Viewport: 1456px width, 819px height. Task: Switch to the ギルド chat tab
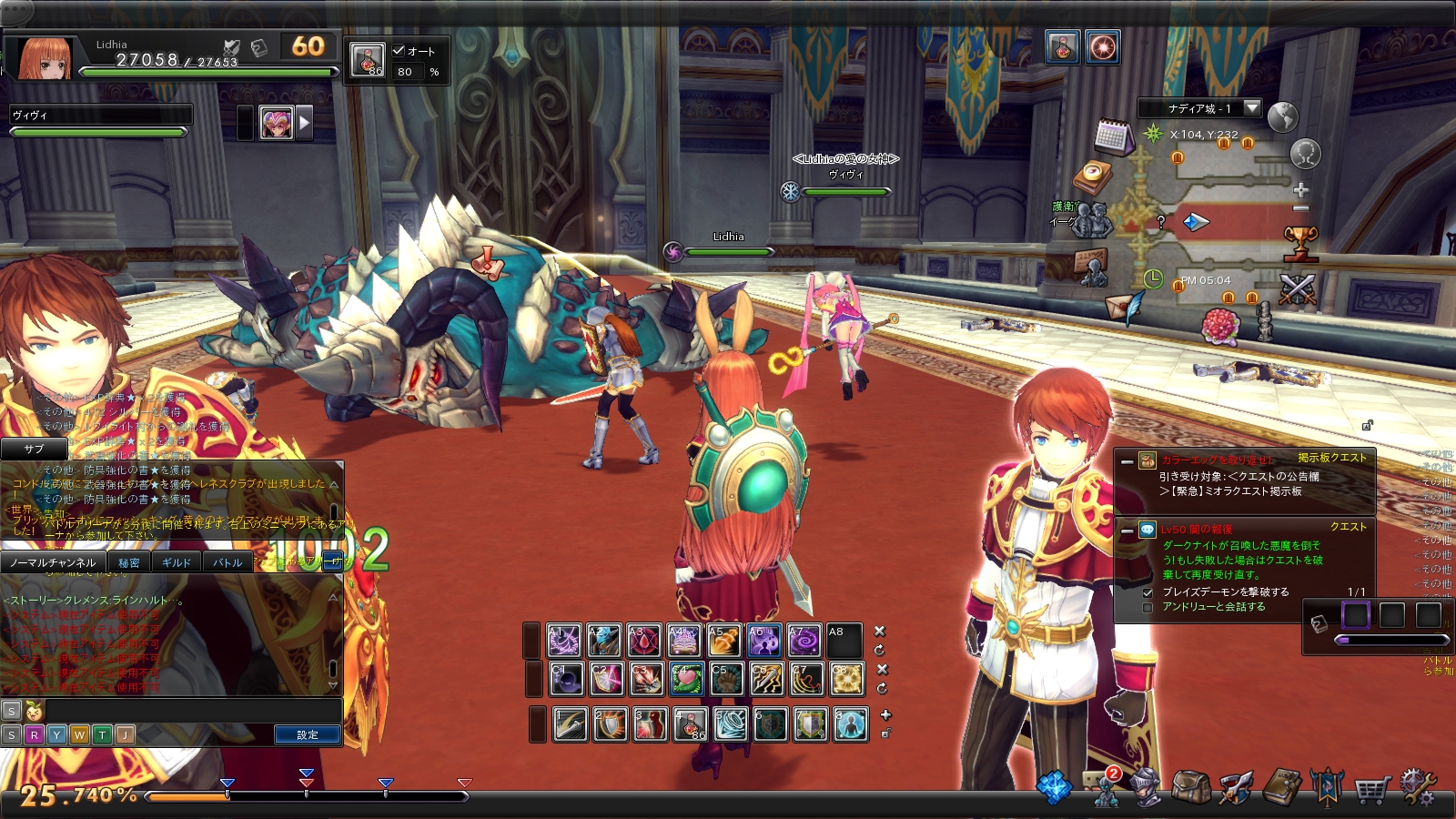(x=177, y=562)
